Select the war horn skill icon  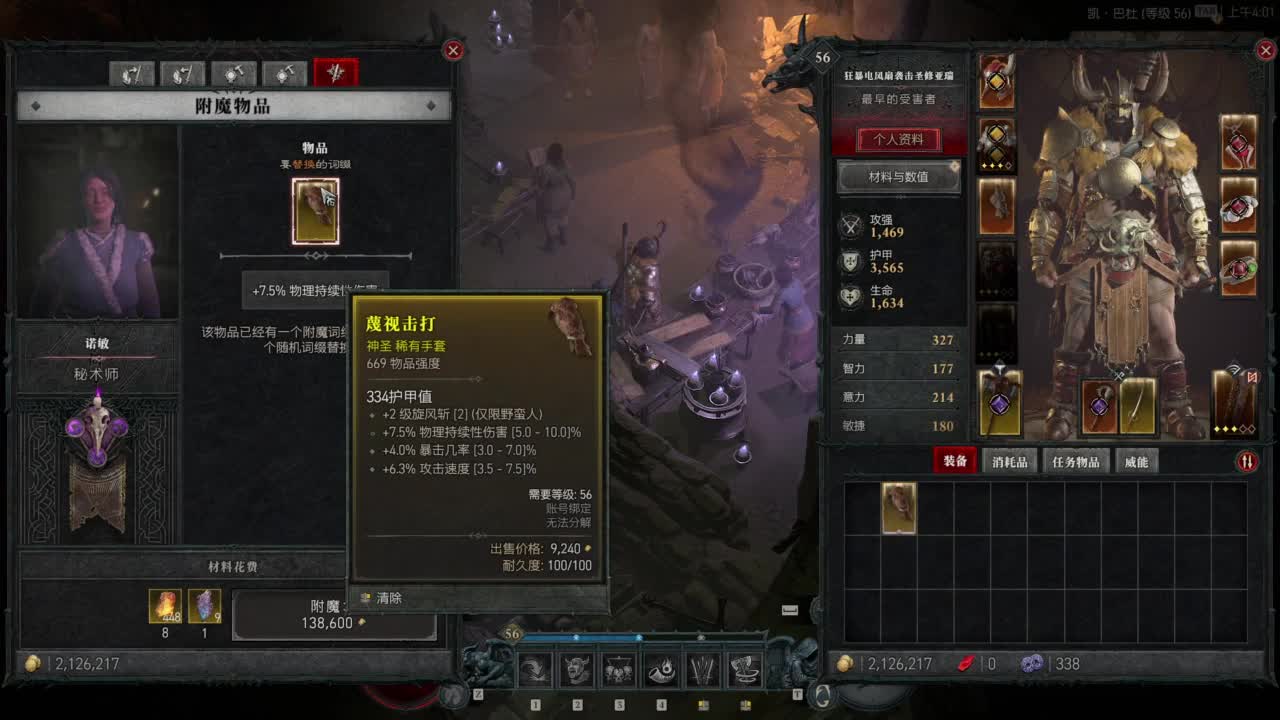point(660,668)
